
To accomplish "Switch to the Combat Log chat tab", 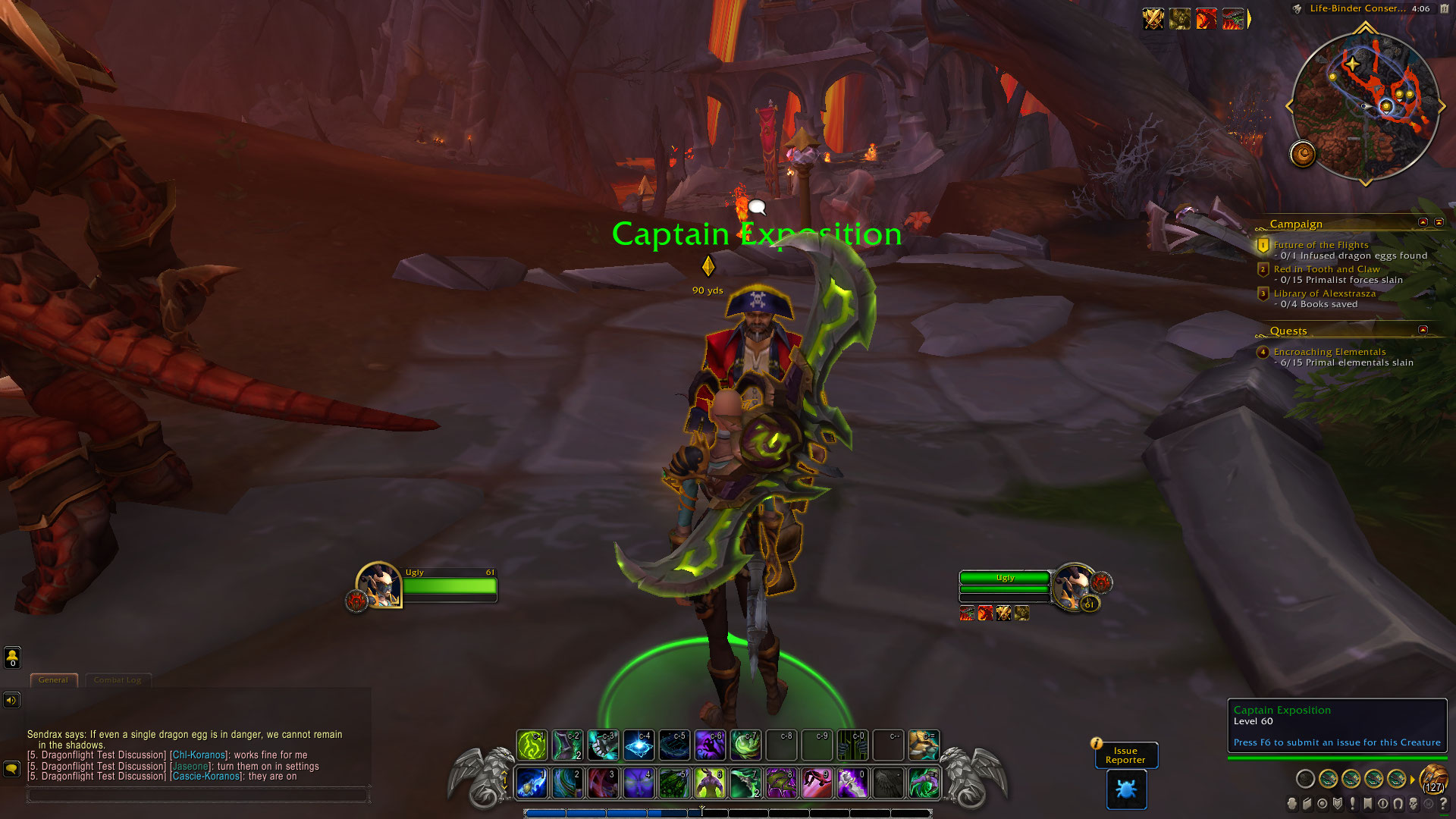I will click(118, 680).
